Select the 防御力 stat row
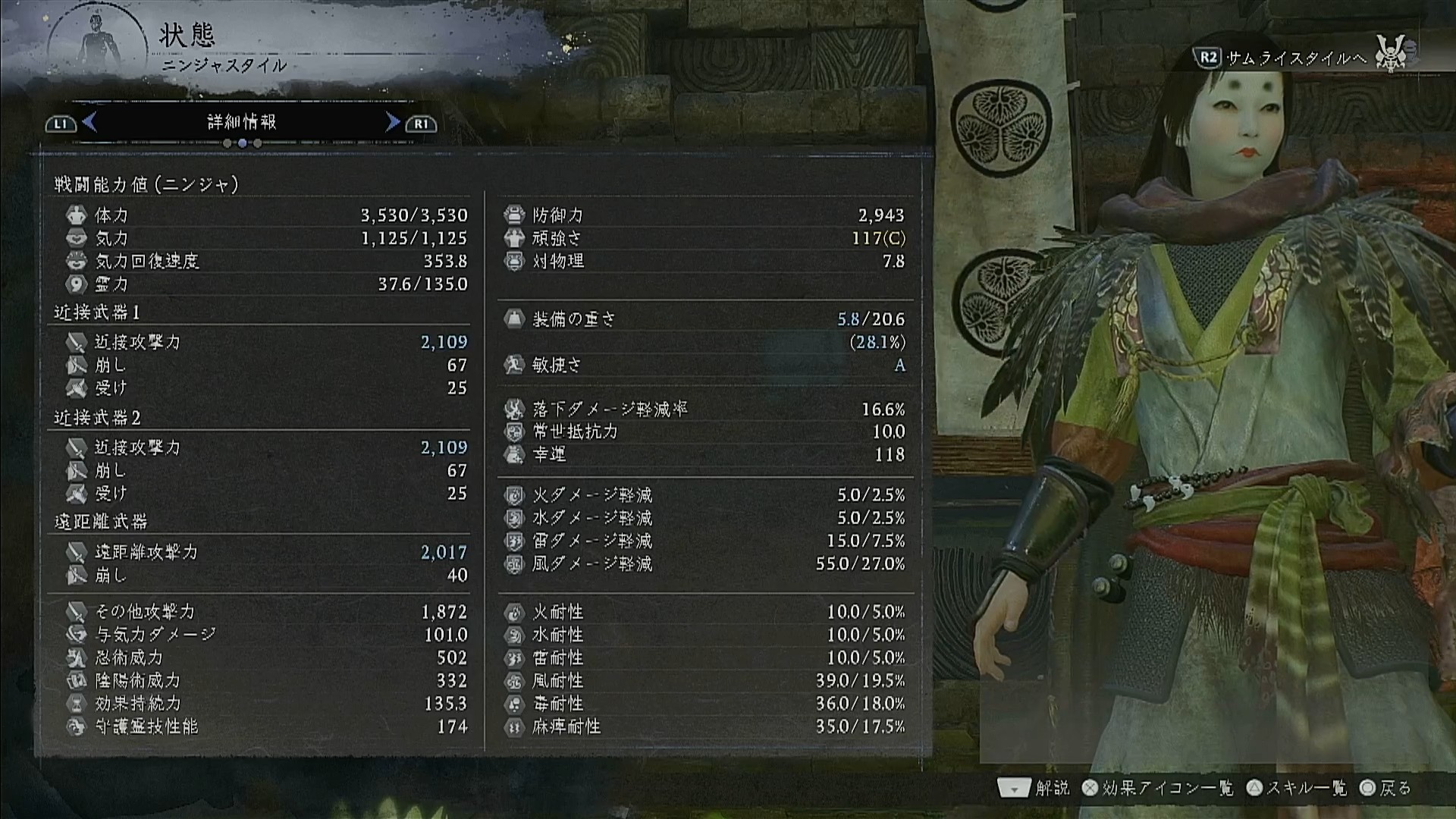 704,215
